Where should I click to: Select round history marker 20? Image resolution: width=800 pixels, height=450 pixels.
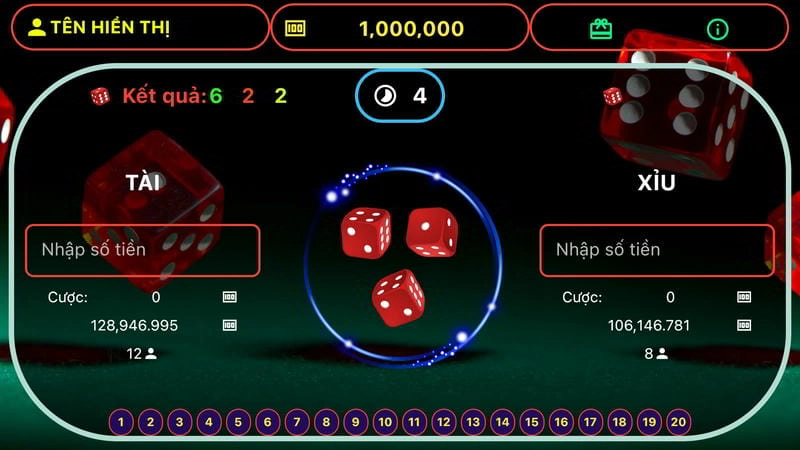click(x=679, y=423)
